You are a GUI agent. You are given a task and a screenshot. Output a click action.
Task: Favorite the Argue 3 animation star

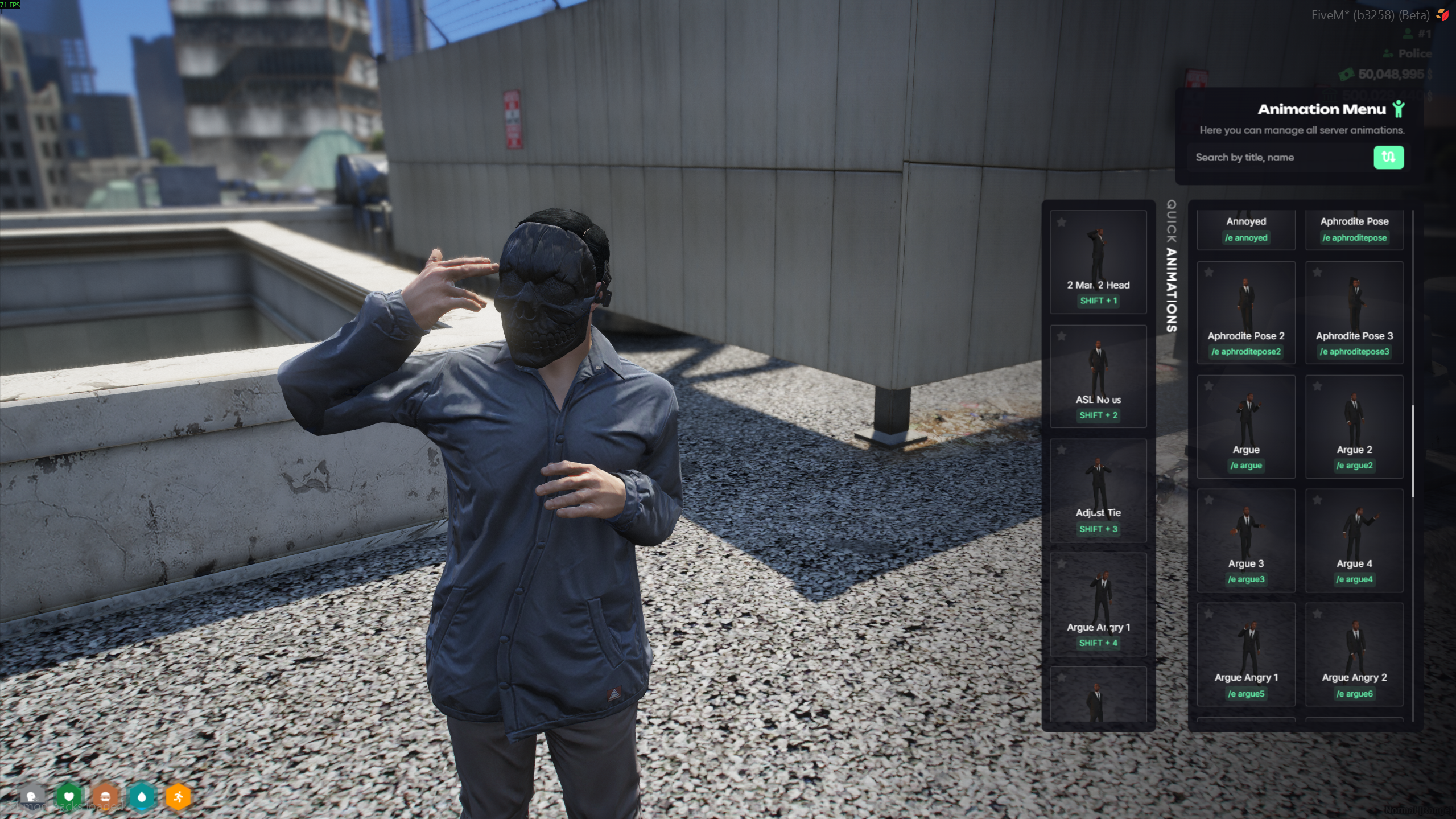(x=1209, y=500)
